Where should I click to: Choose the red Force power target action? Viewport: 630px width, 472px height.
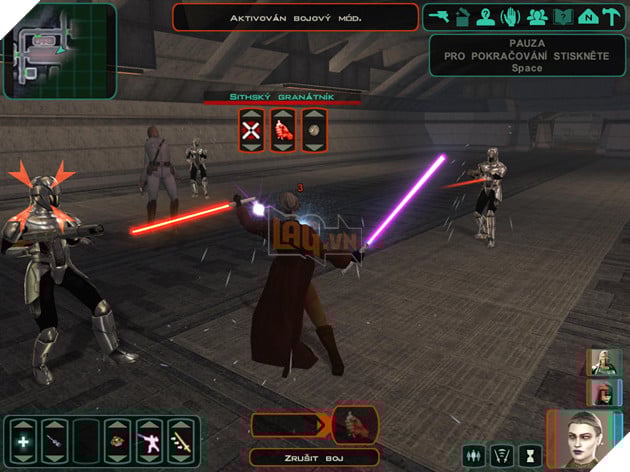tap(283, 130)
